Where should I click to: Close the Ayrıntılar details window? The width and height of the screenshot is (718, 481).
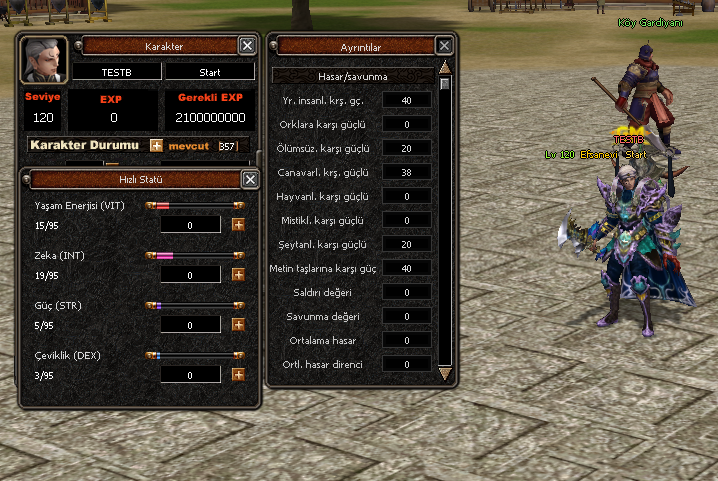445,45
